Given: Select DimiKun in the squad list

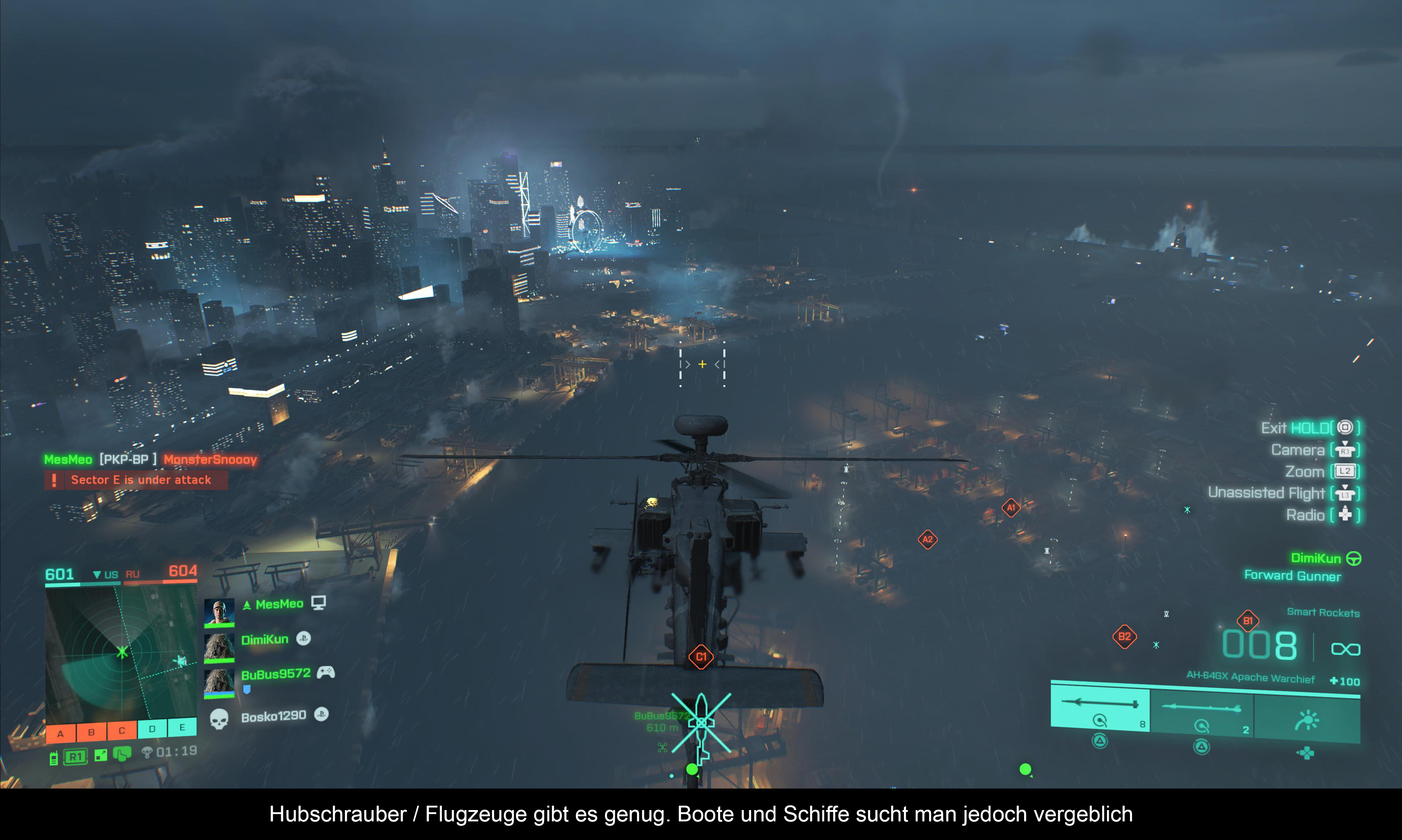Looking at the screenshot, I should pyautogui.click(x=264, y=640).
